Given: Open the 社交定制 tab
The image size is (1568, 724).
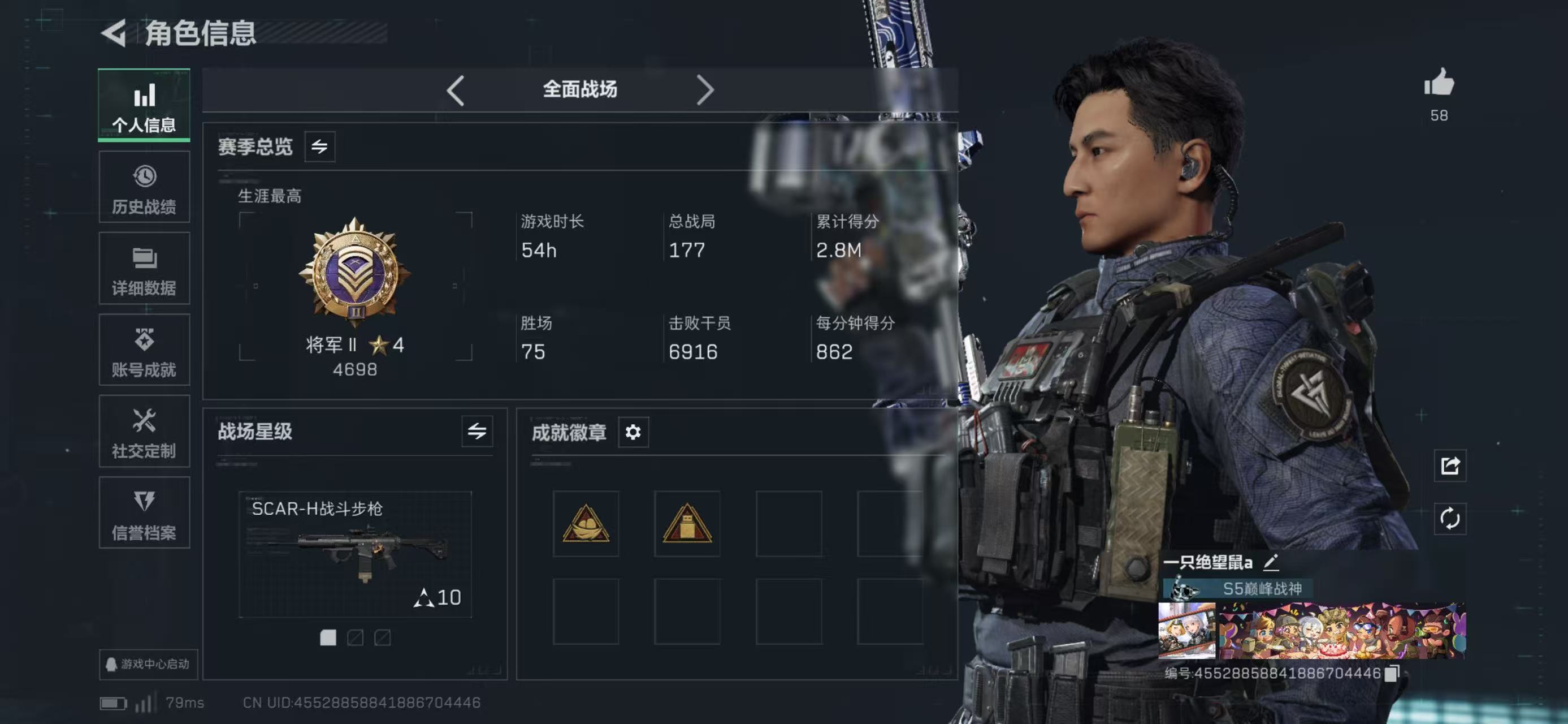Looking at the screenshot, I should (x=144, y=432).
